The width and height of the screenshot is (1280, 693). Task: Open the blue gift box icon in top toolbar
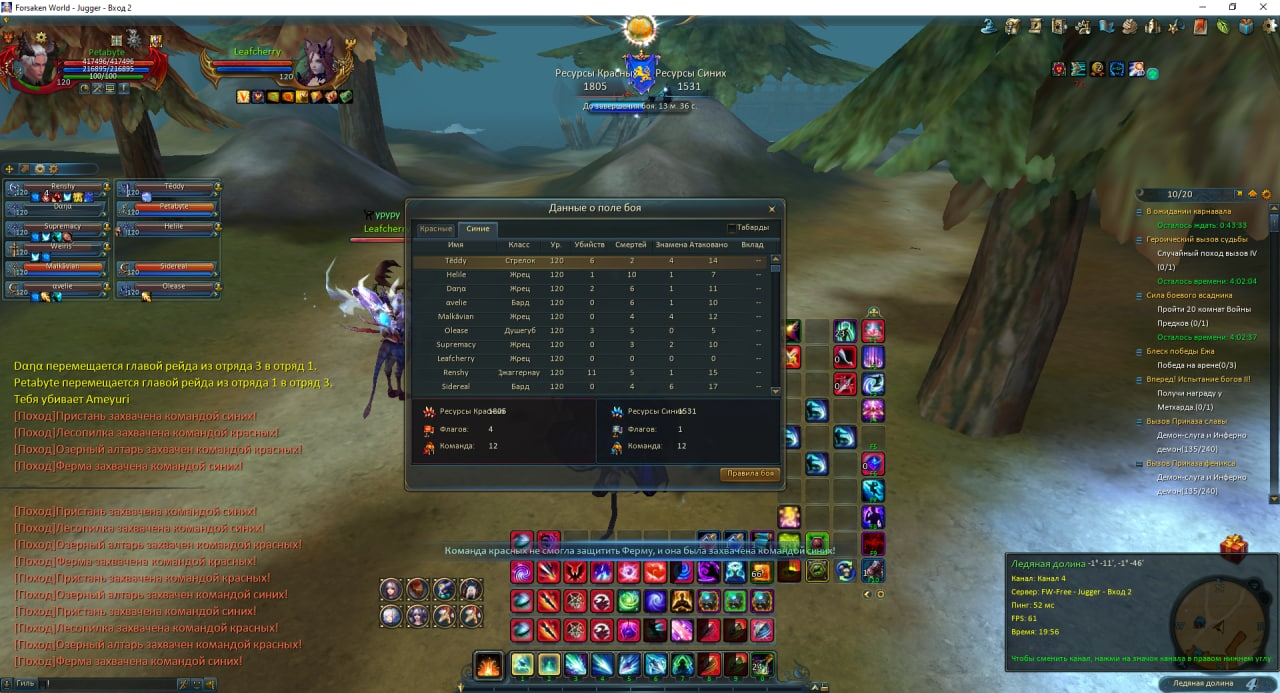(x=1246, y=27)
